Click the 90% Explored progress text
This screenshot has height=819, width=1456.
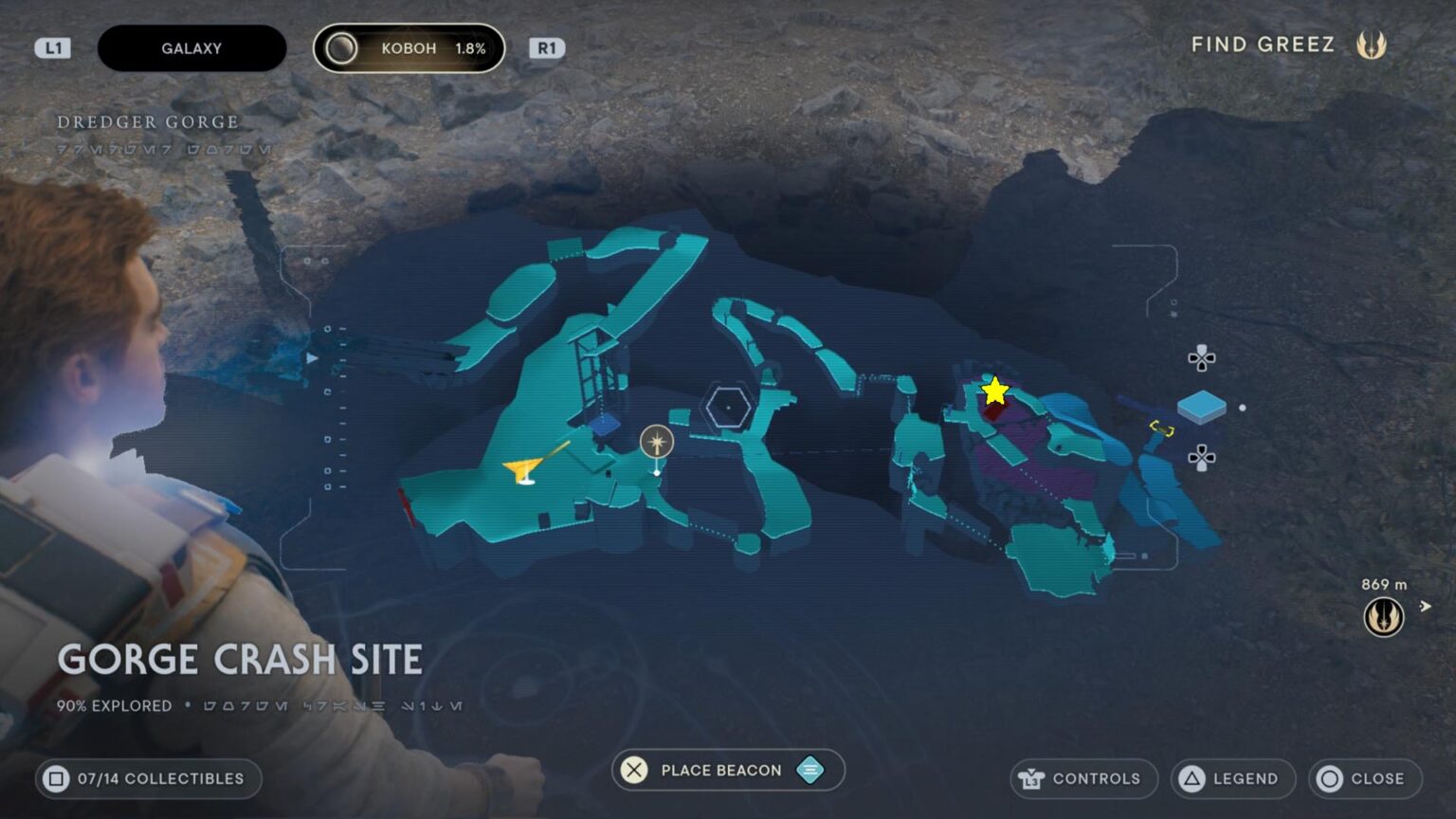click(113, 705)
